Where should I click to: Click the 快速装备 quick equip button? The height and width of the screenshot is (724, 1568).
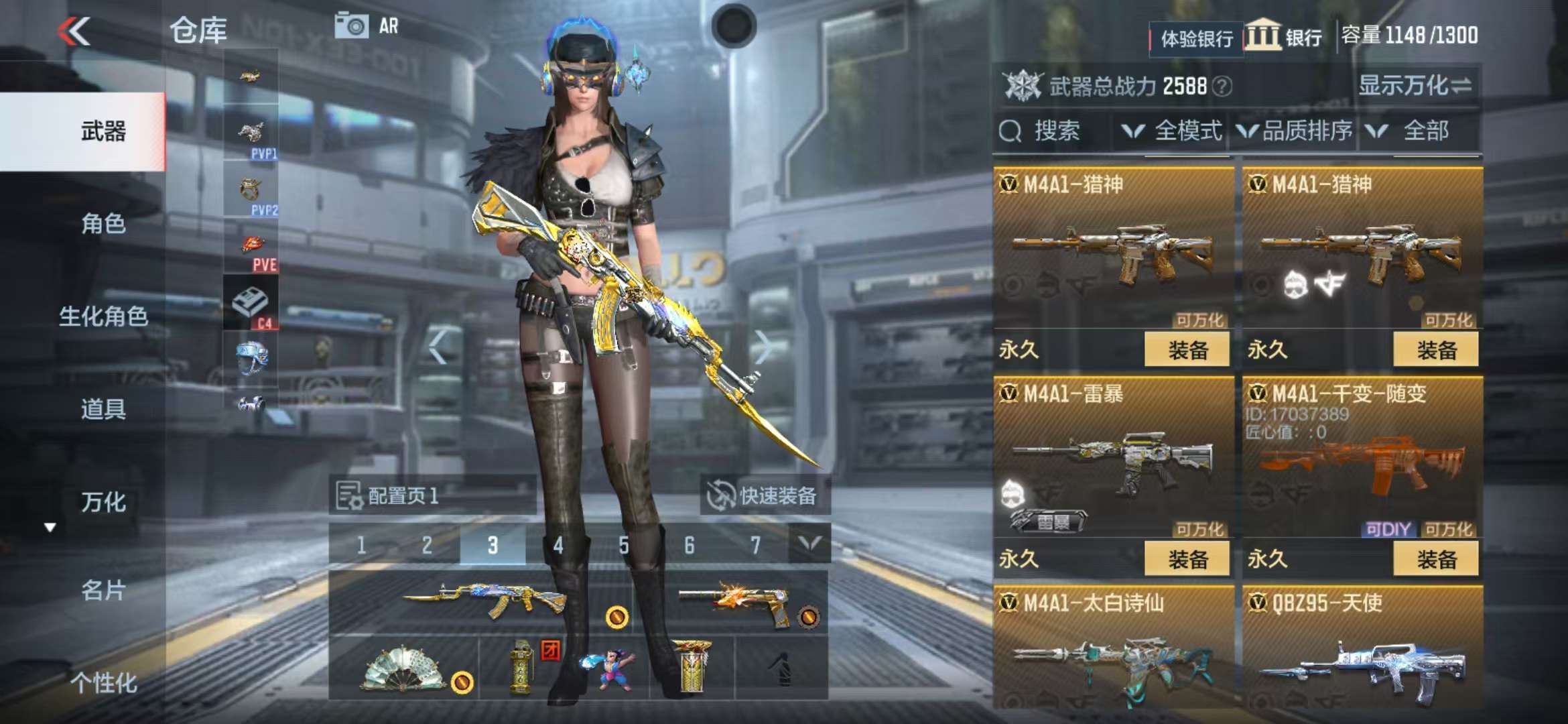[765, 496]
